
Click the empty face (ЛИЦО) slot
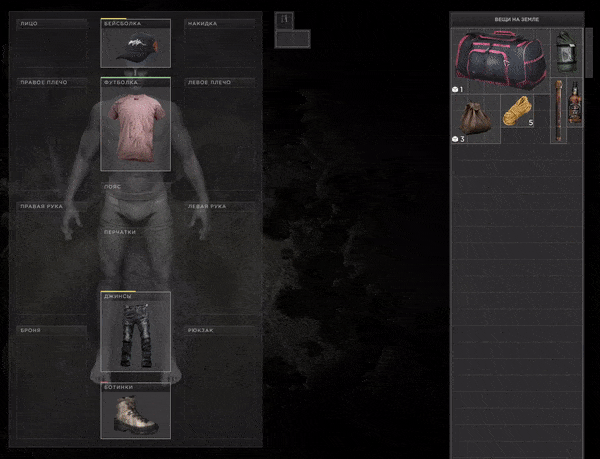point(52,42)
